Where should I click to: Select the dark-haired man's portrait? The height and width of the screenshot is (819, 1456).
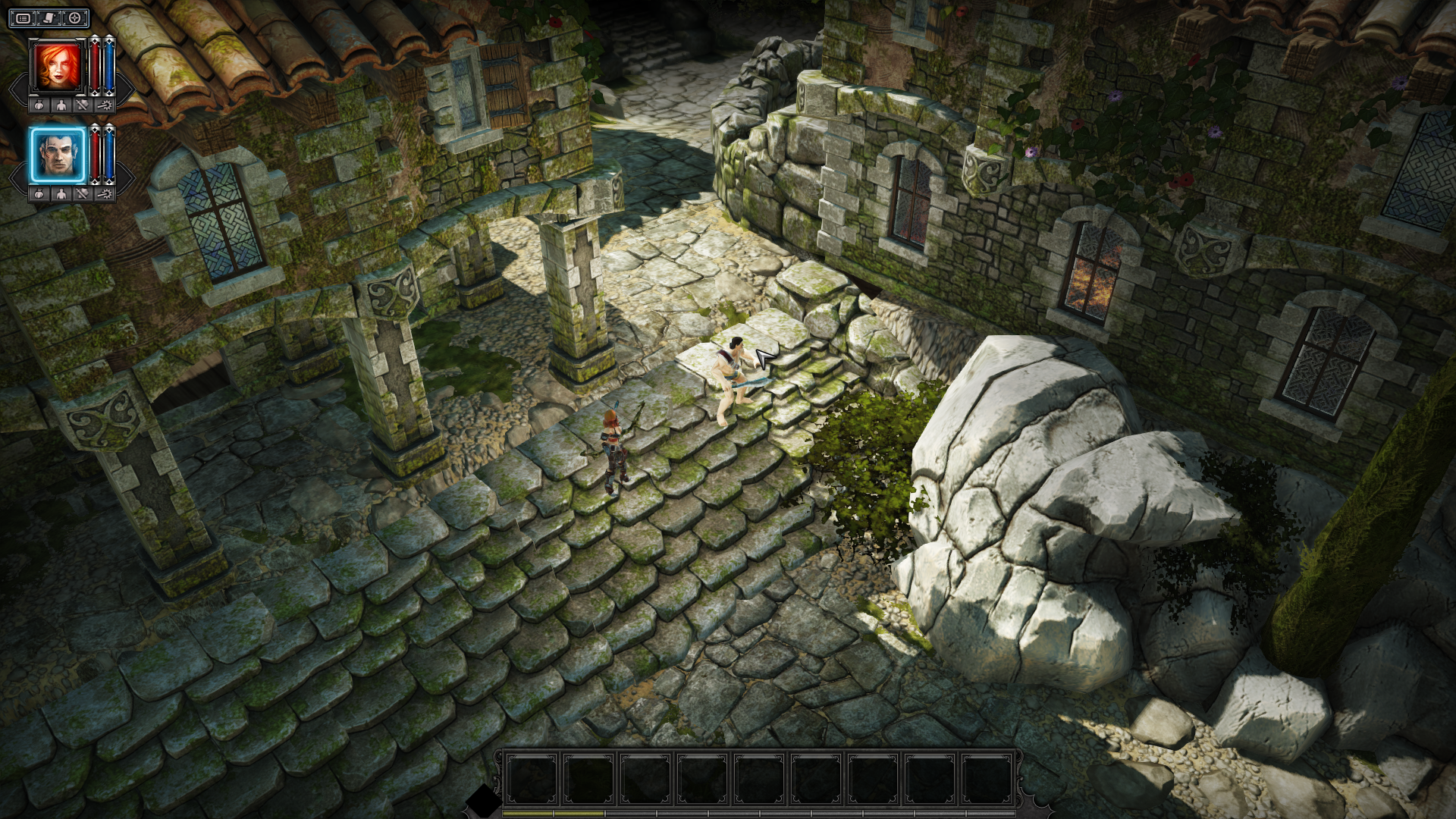58,155
